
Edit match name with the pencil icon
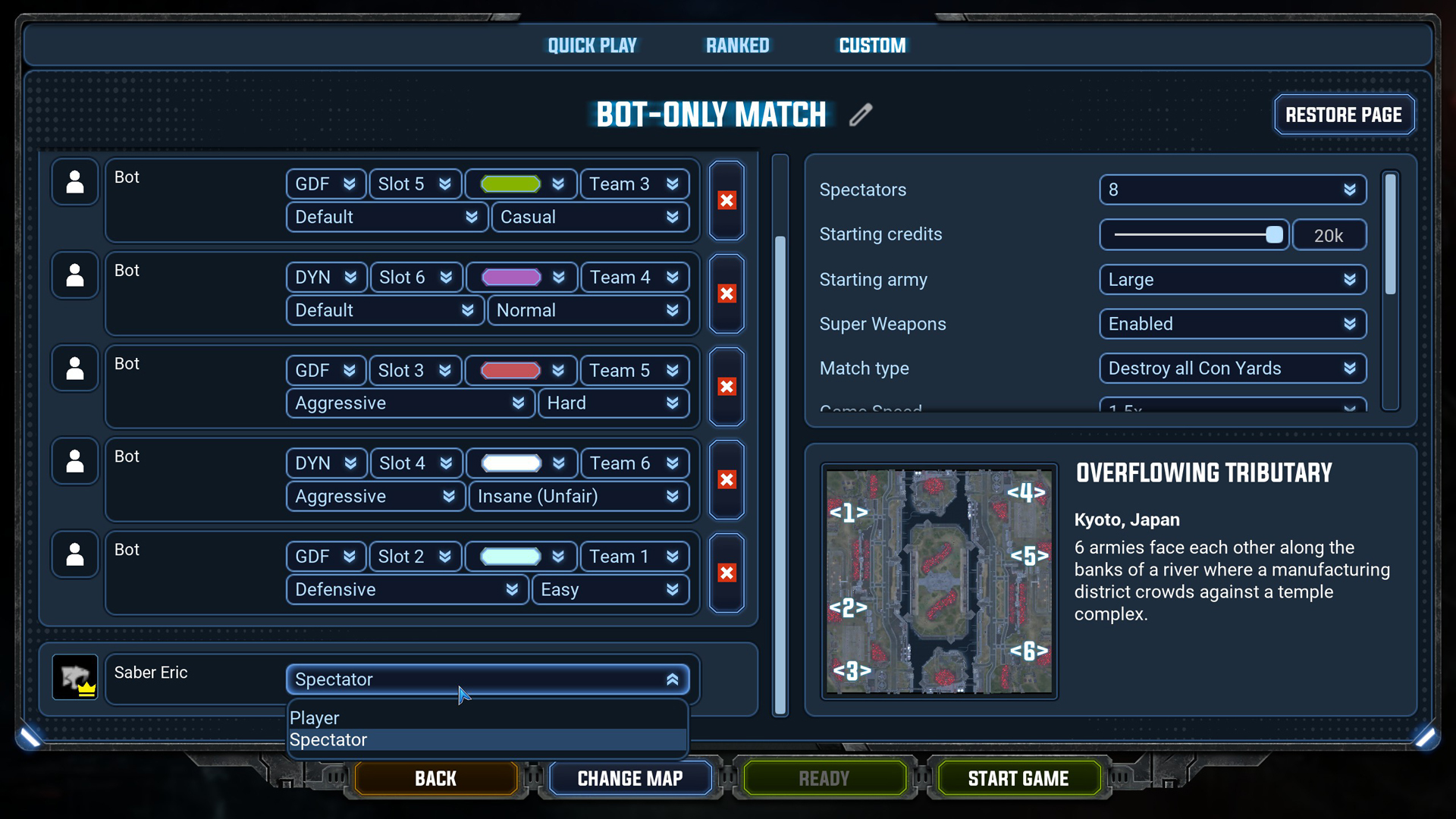tap(861, 115)
